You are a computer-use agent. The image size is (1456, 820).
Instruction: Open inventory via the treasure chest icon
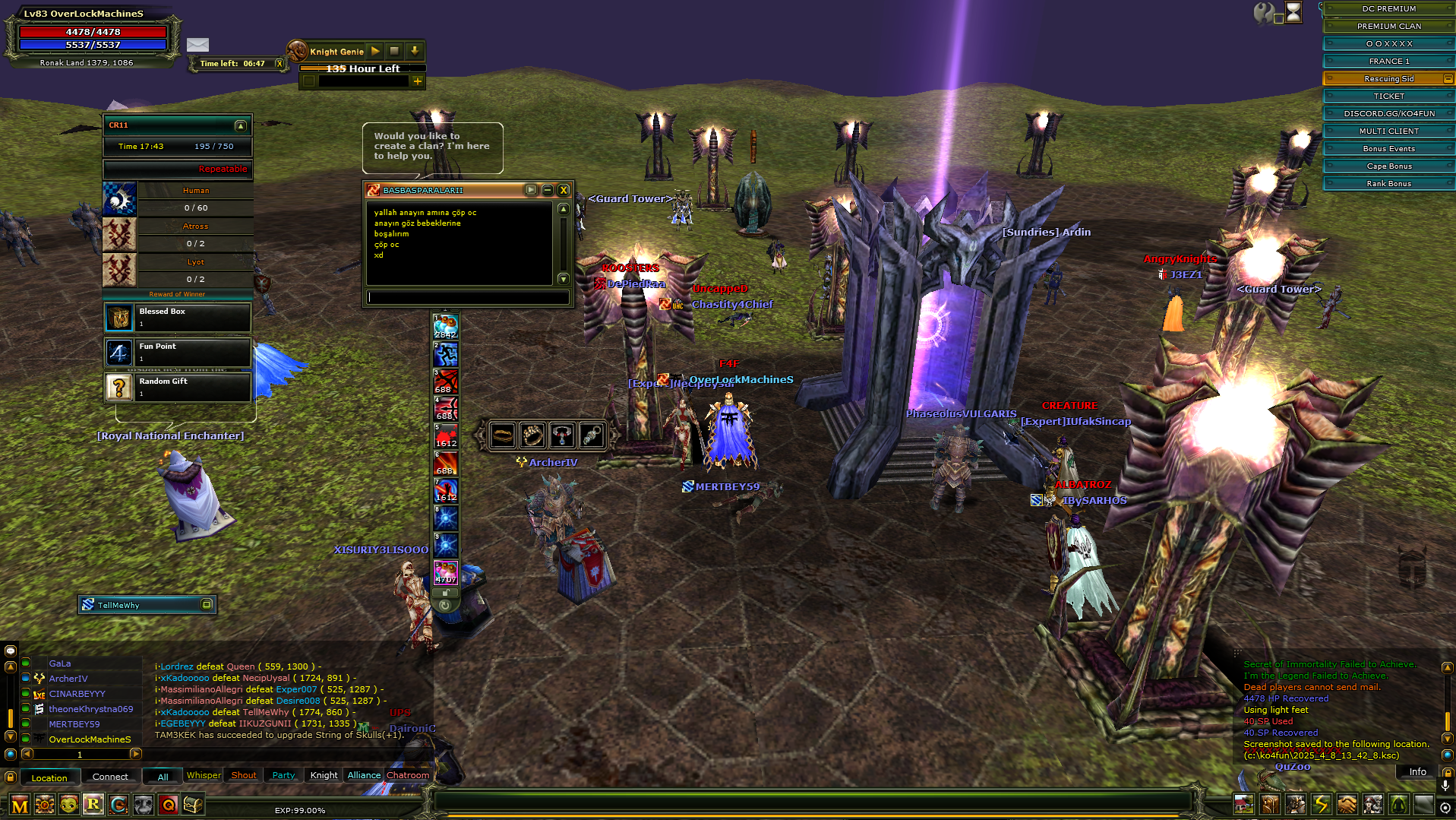(192, 806)
